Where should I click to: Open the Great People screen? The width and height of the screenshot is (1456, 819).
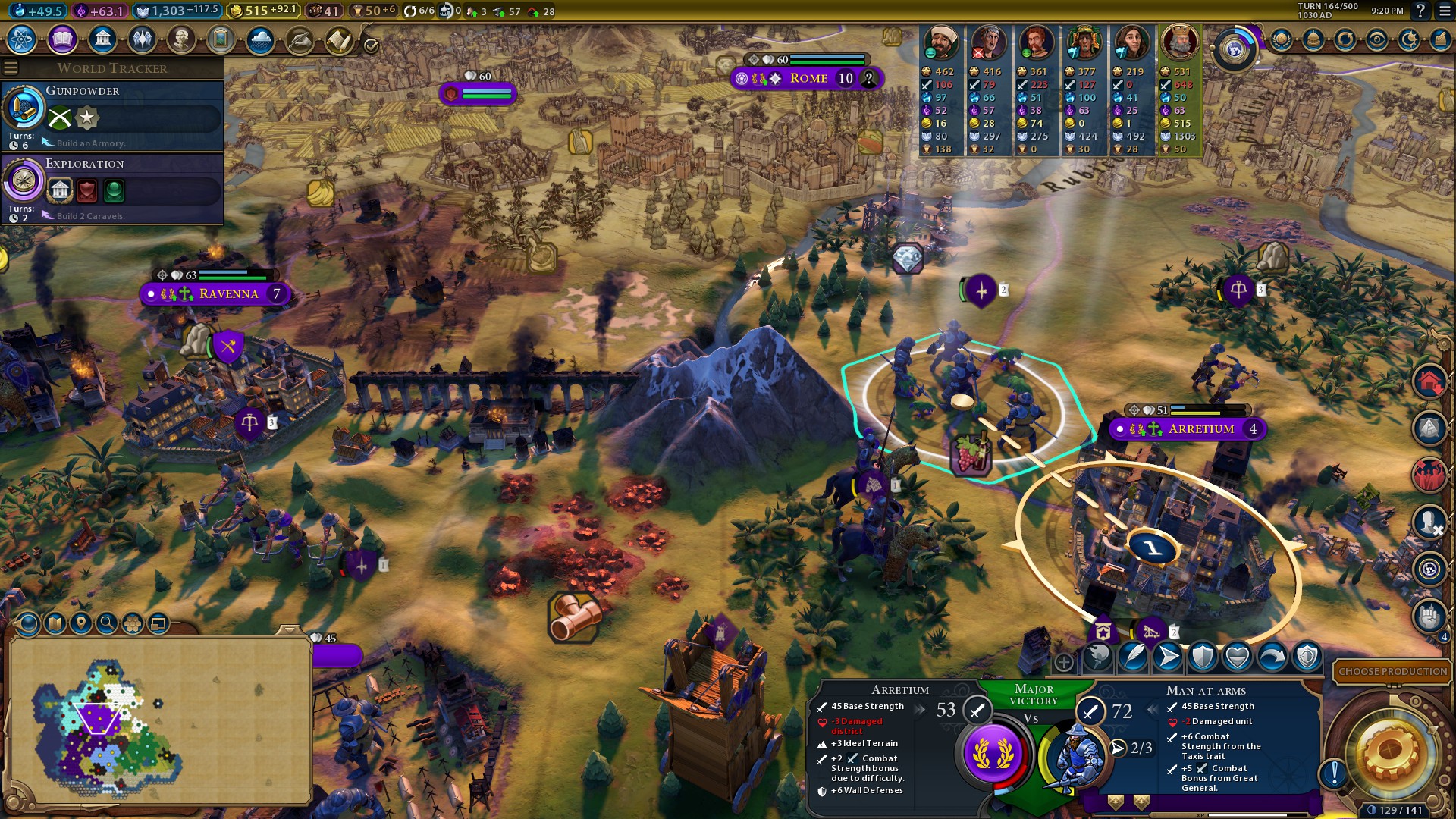(181, 39)
